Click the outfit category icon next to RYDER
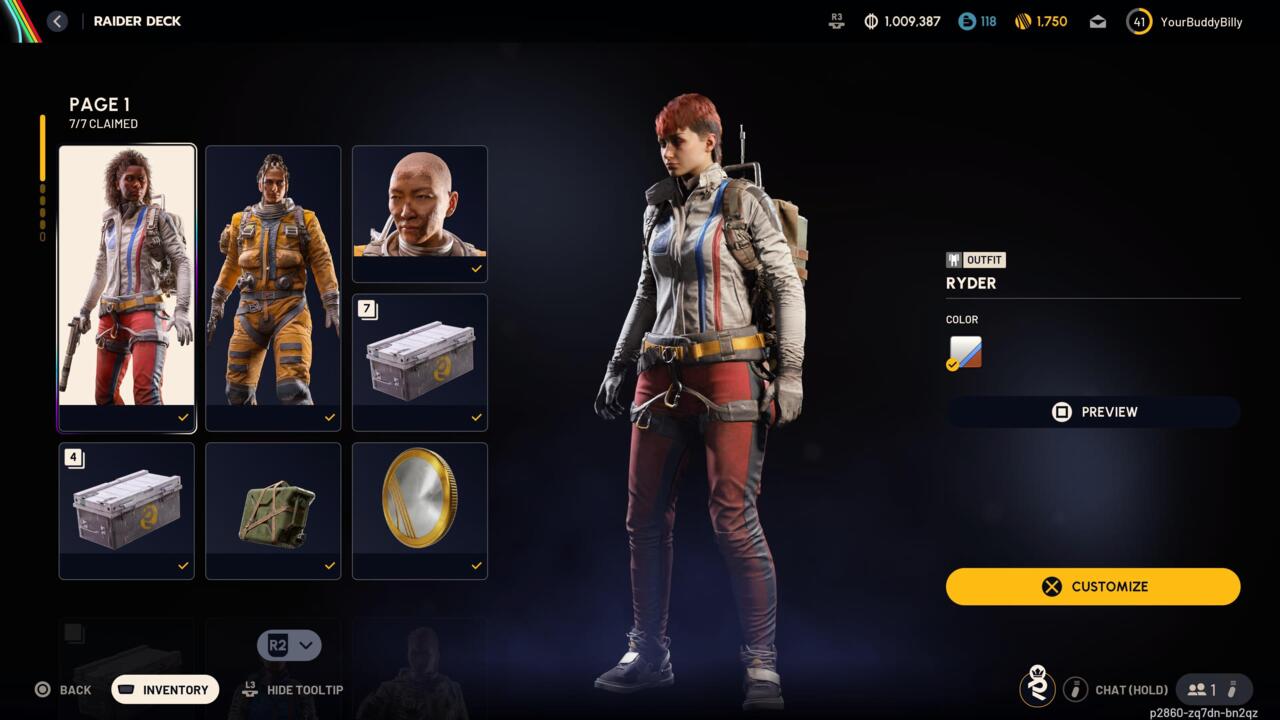The width and height of the screenshot is (1280, 720). (953, 259)
